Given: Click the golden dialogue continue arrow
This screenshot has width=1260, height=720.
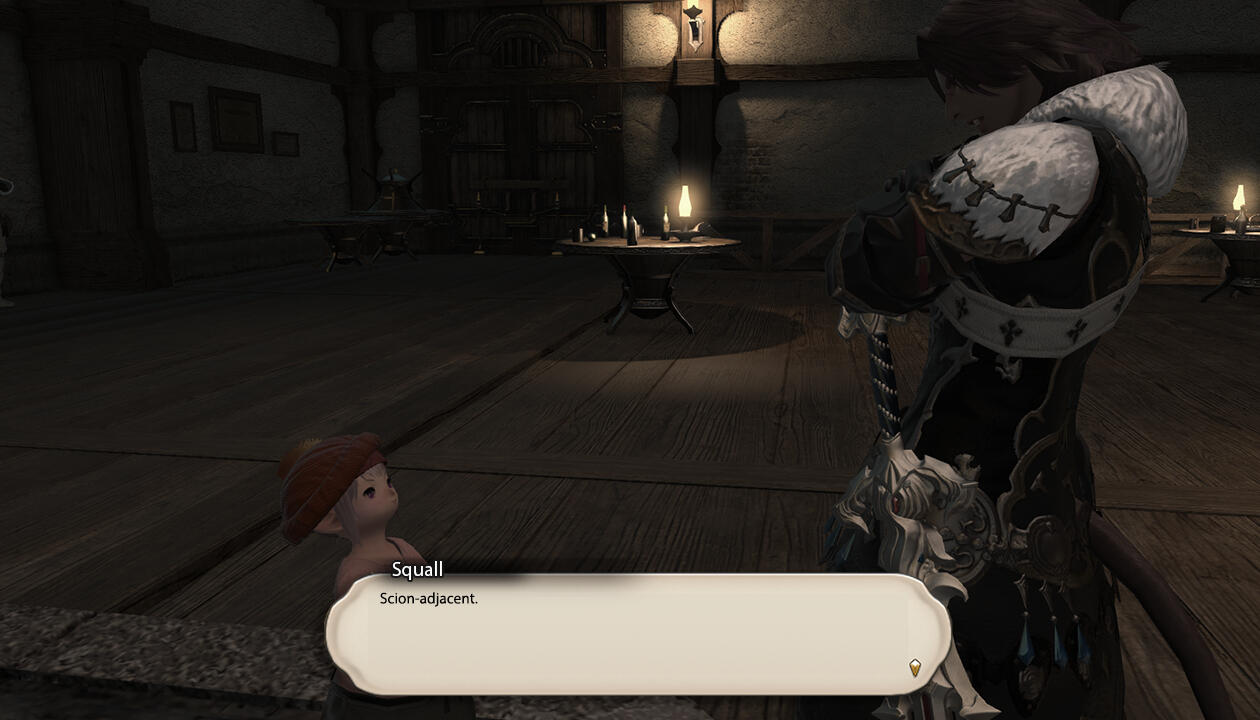Looking at the screenshot, I should pos(914,667).
